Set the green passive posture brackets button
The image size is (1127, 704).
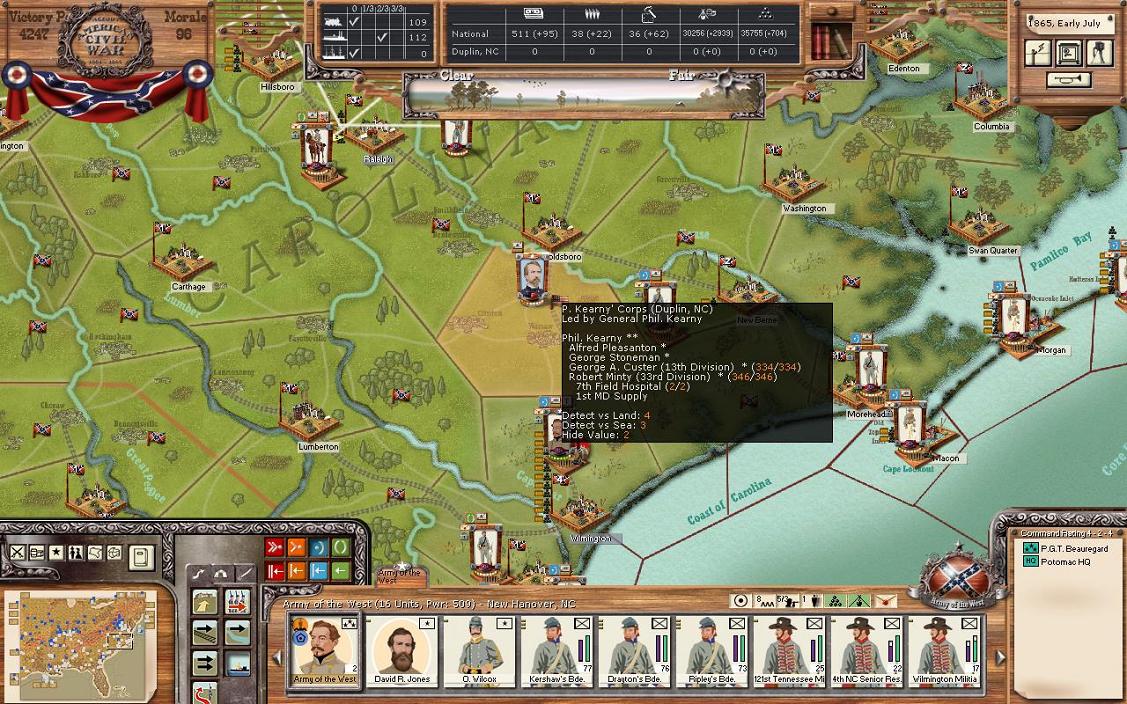[x=341, y=548]
